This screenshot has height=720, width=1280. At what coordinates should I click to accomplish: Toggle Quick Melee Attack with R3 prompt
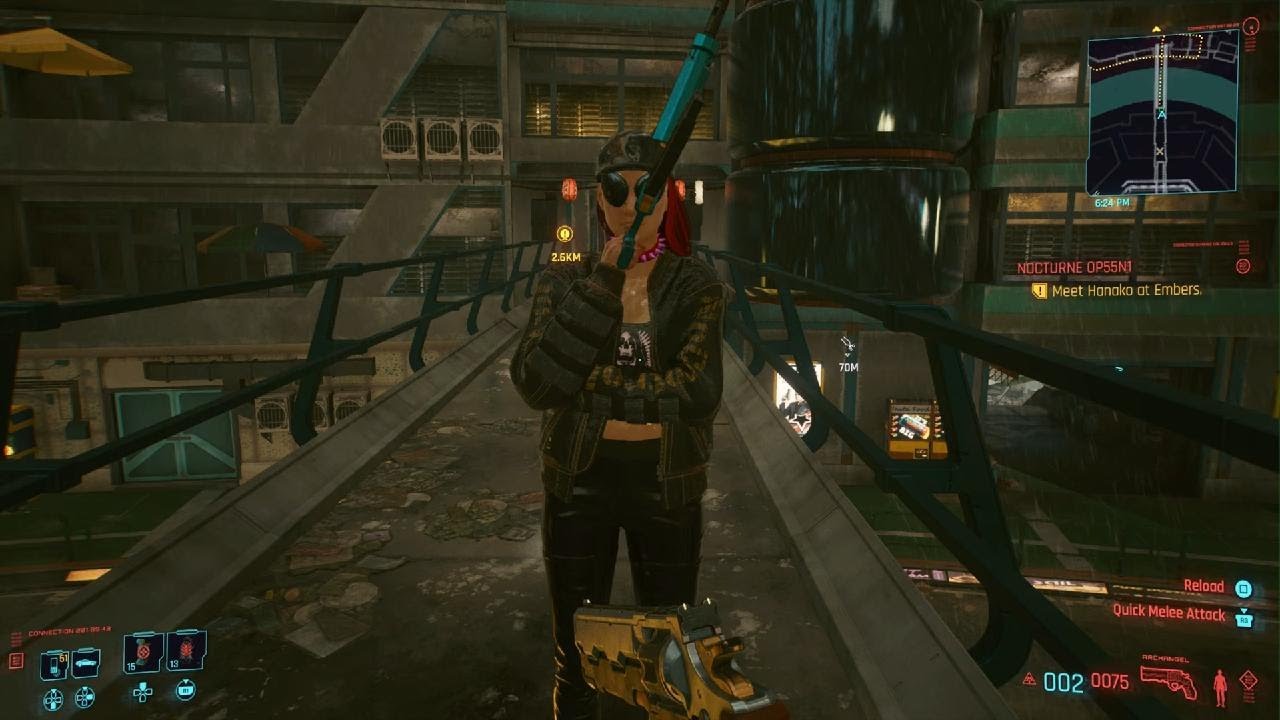pyautogui.click(x=1244, y=620)
